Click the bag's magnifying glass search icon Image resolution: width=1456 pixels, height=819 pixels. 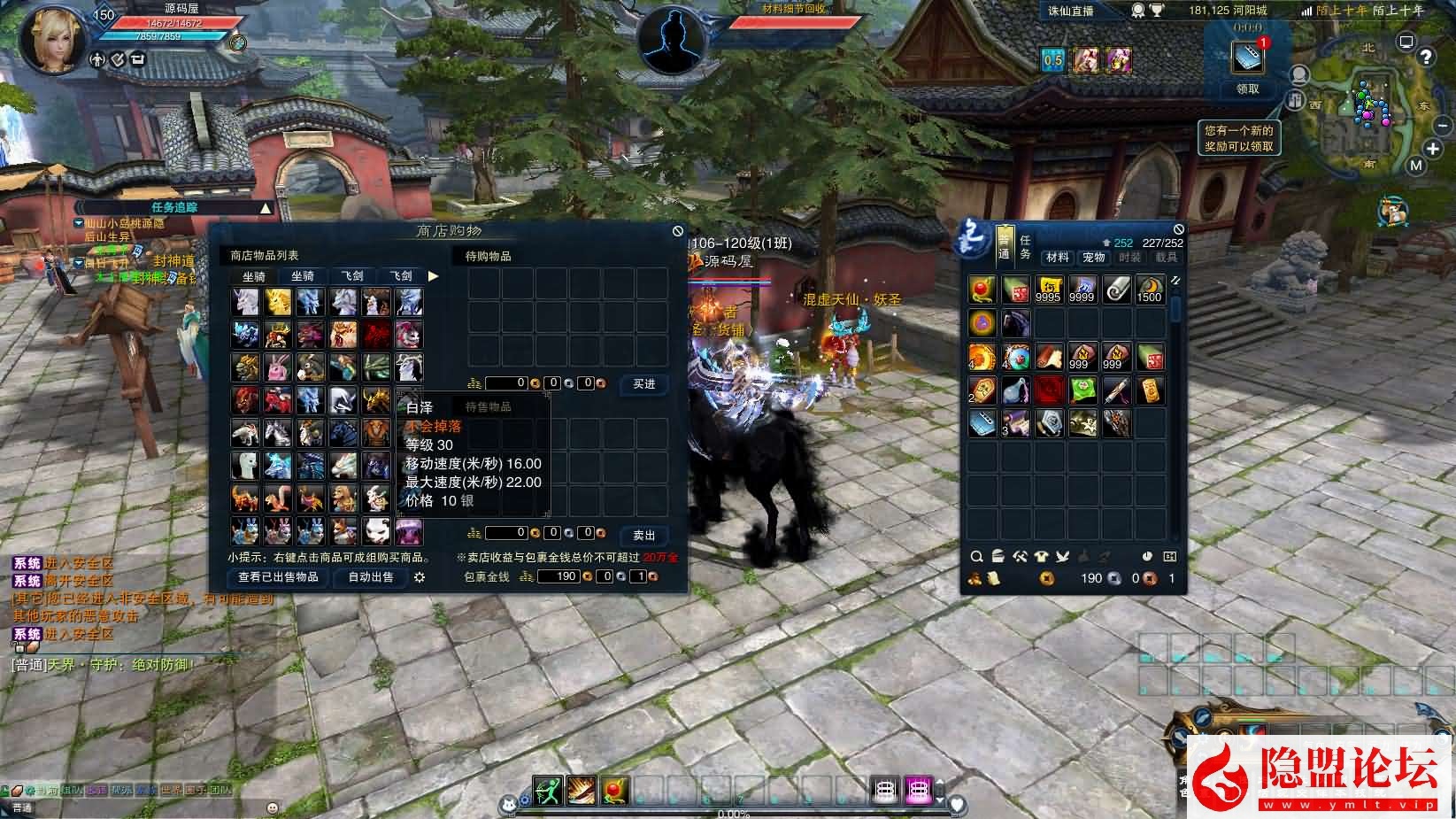point(976,557)
